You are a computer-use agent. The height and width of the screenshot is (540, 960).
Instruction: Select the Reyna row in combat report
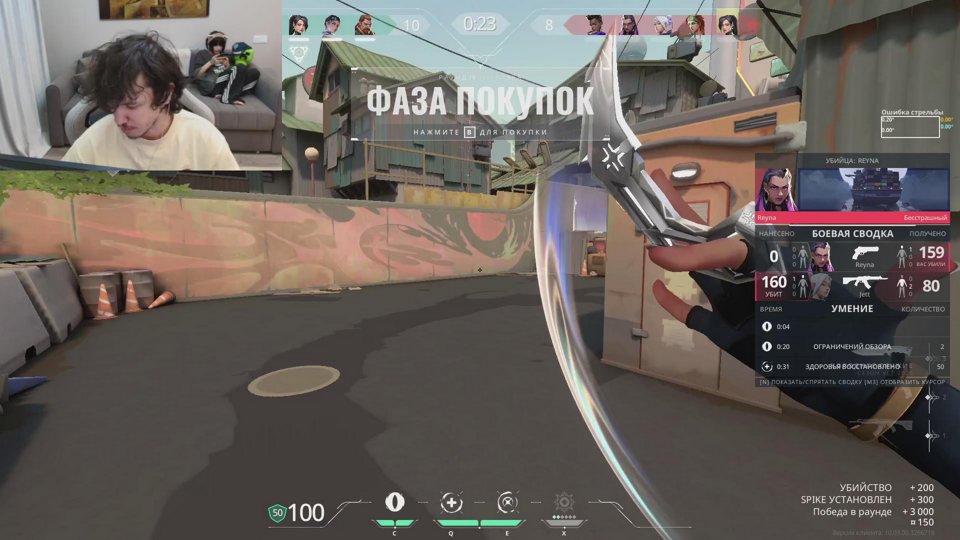tap(853, 255)
